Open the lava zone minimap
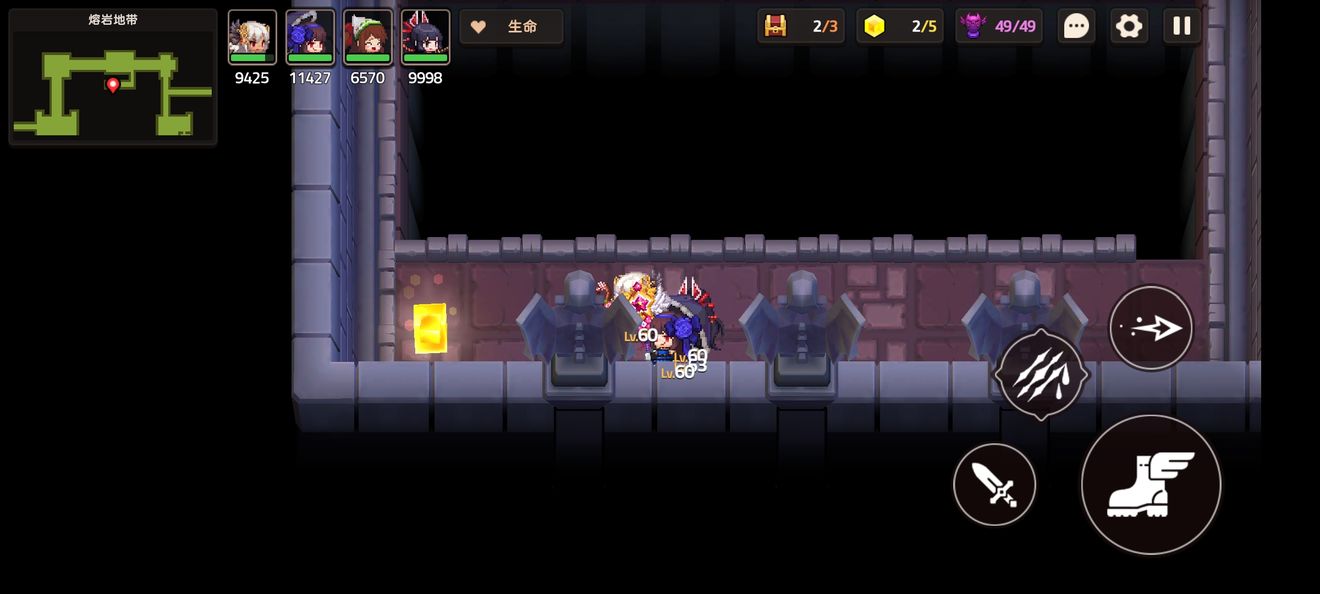The height and width of the screenshot is (594, 1320). click(x=113, y=77)
